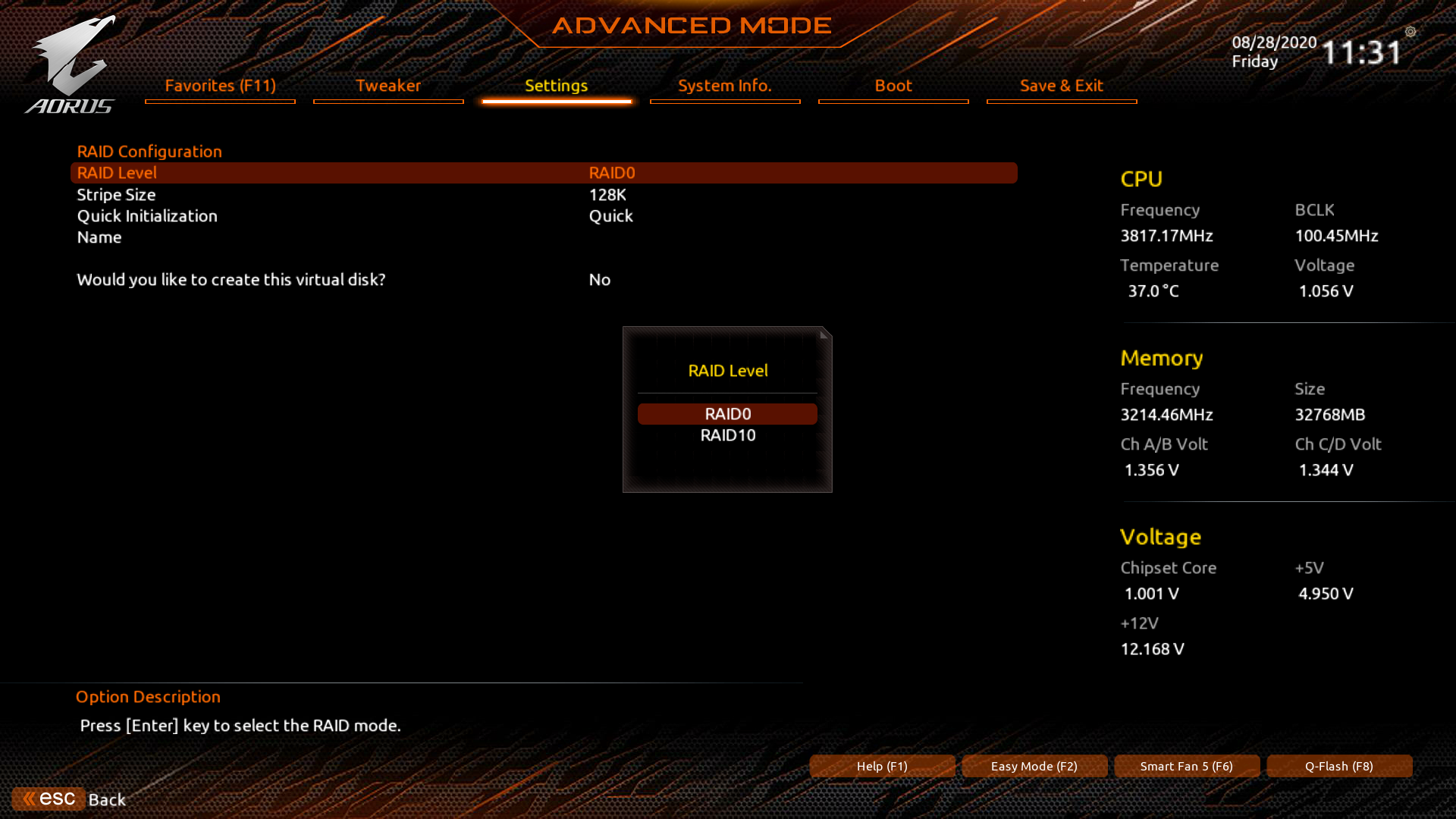Choose RAID0 in the RAID Level popup
This screenshot has height=819, width=1456.
click(x=727, y=414)
